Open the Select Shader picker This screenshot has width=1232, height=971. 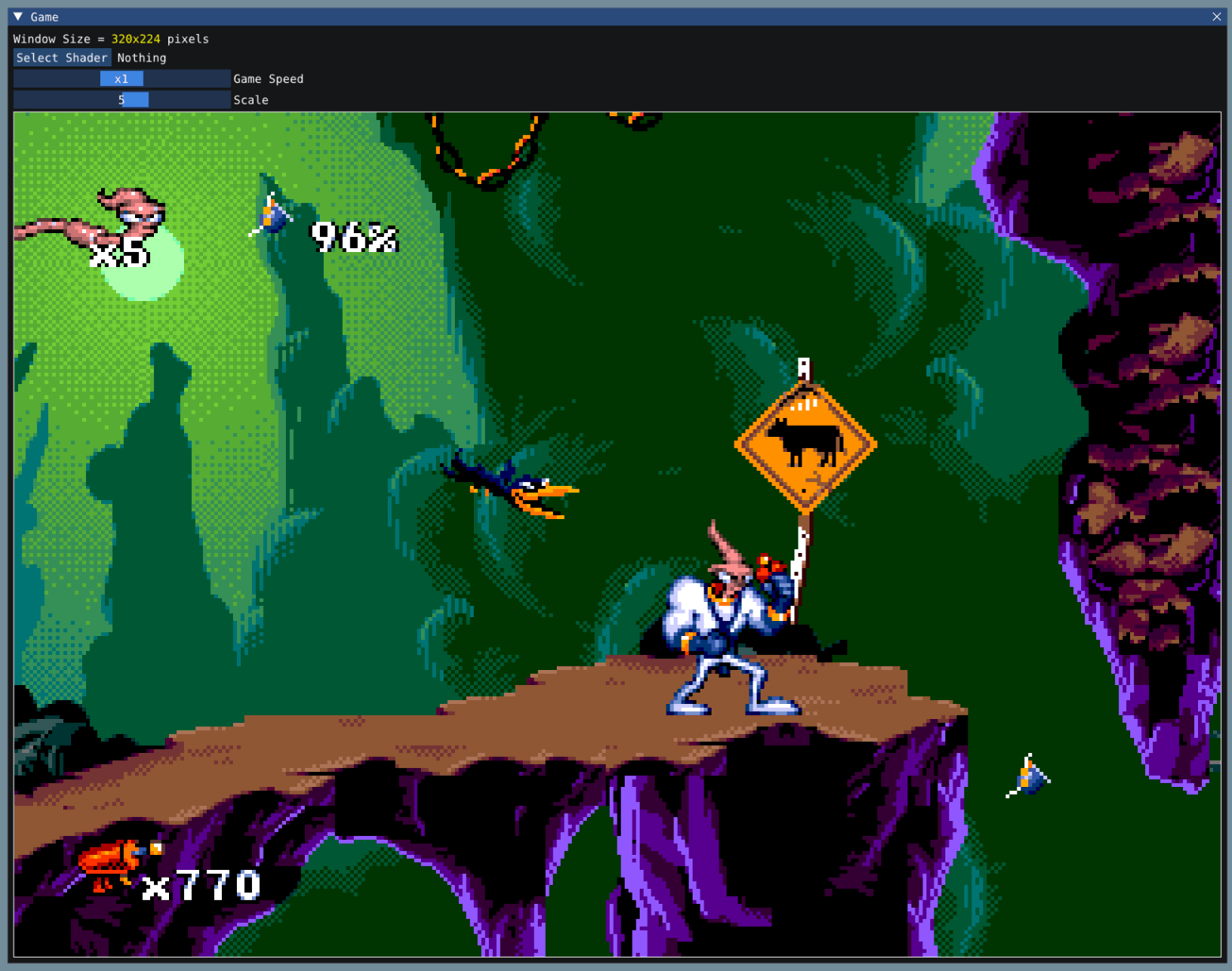pyautogui.click(x=62, y=57)
